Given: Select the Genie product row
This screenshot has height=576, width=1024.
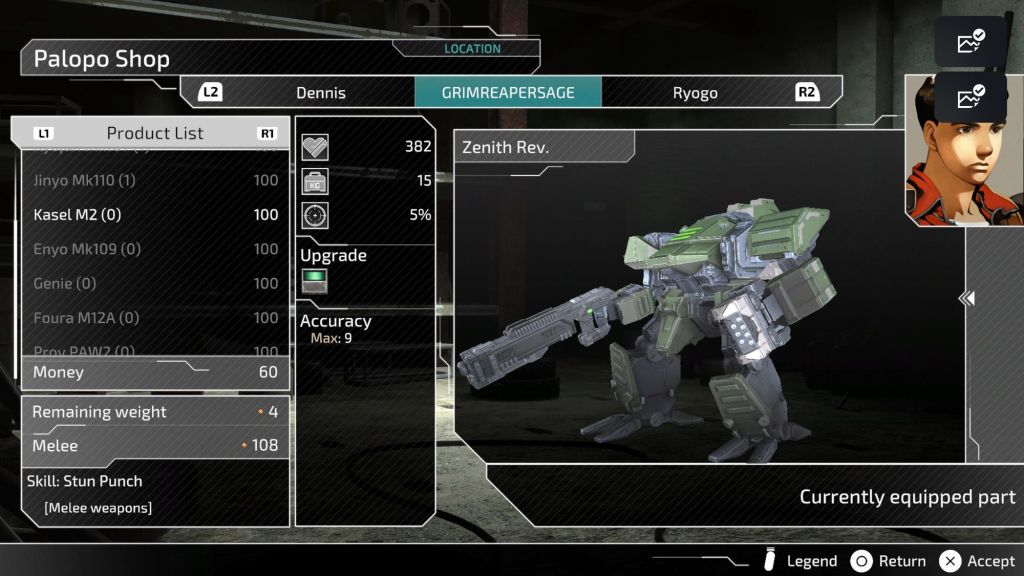Looking at the screenshot, I should pyautogui.click(x=150, y=283).
